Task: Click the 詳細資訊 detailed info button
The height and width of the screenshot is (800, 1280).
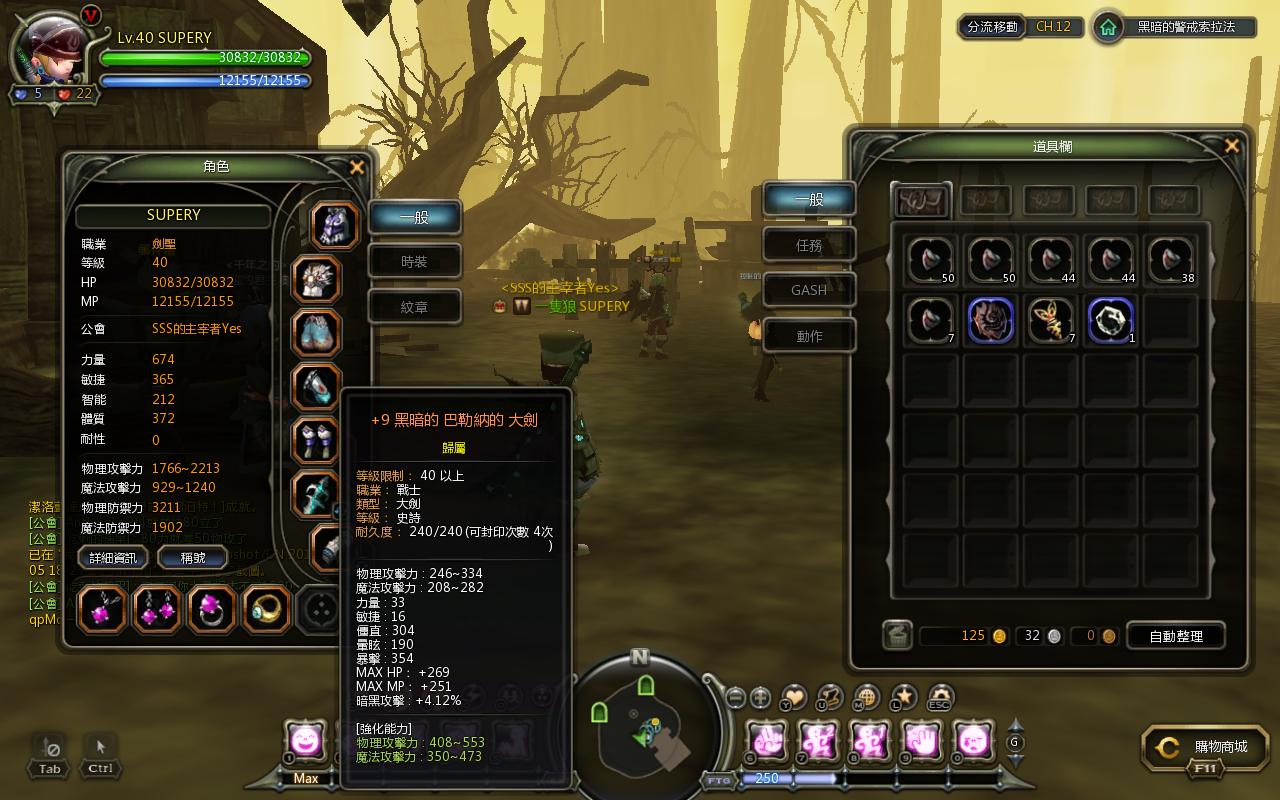Action: tap(113, 558)
